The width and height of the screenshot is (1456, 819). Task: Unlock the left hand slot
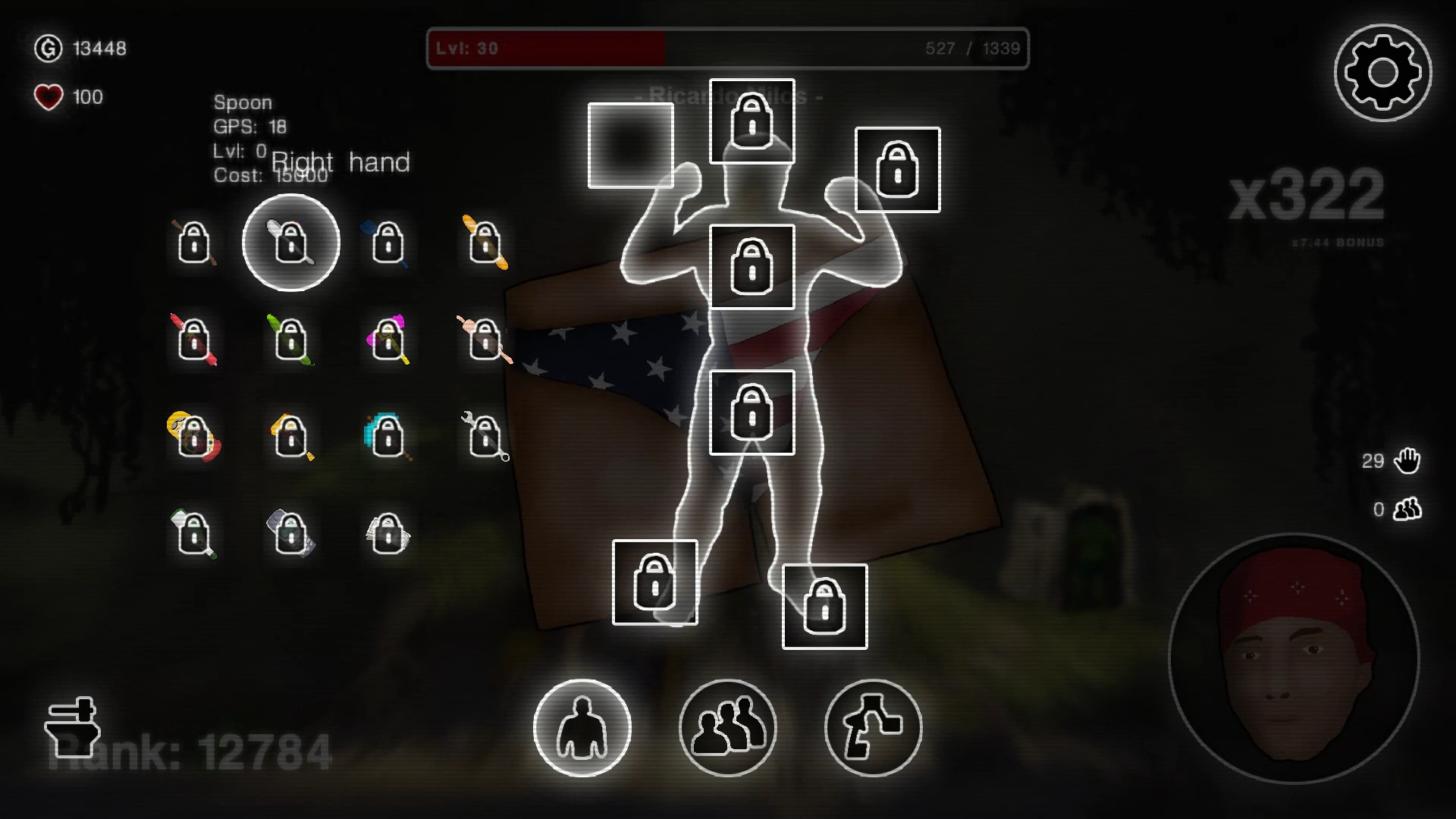(x=897, y=168)
